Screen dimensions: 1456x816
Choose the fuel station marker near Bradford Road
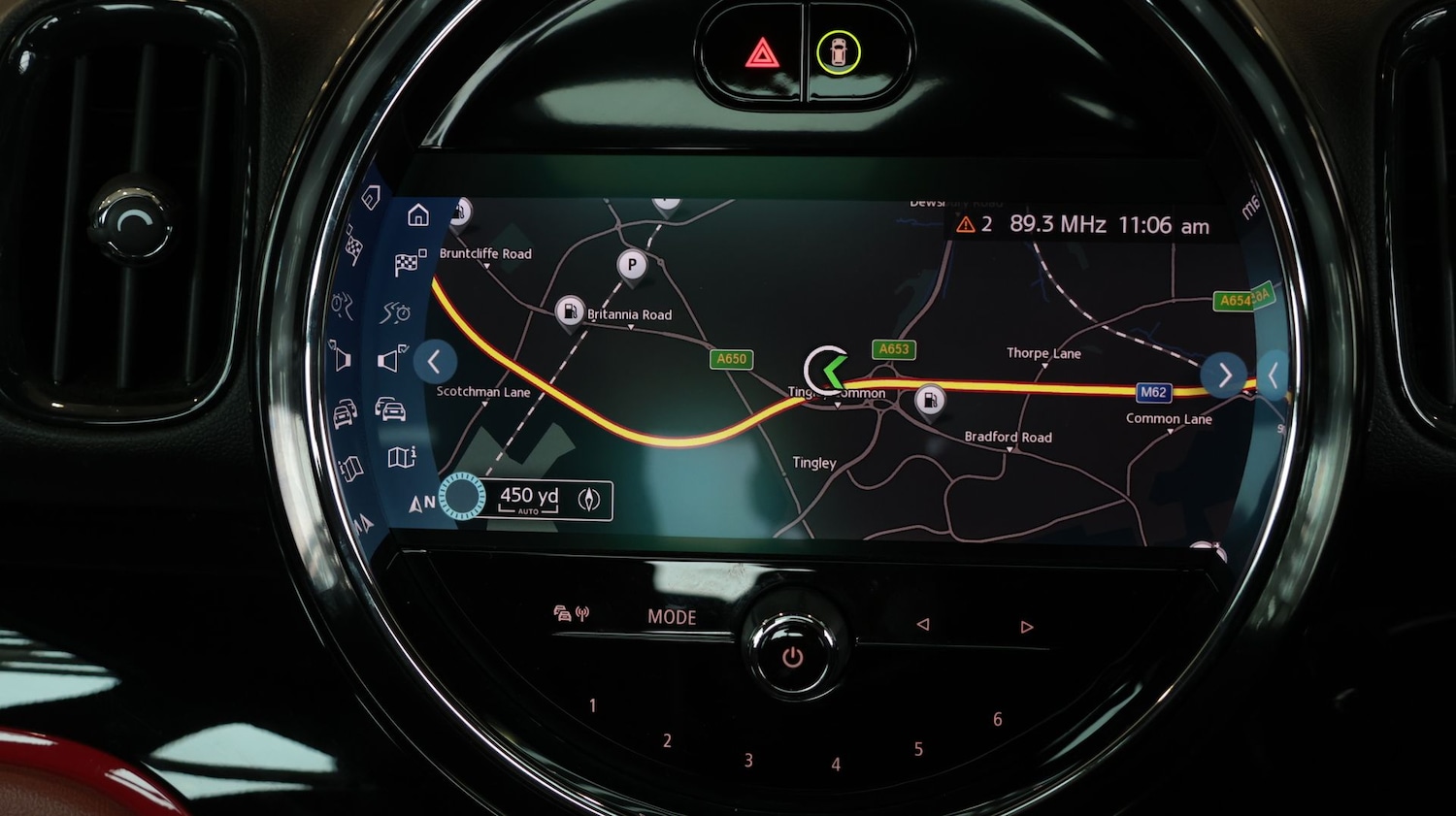930,399
